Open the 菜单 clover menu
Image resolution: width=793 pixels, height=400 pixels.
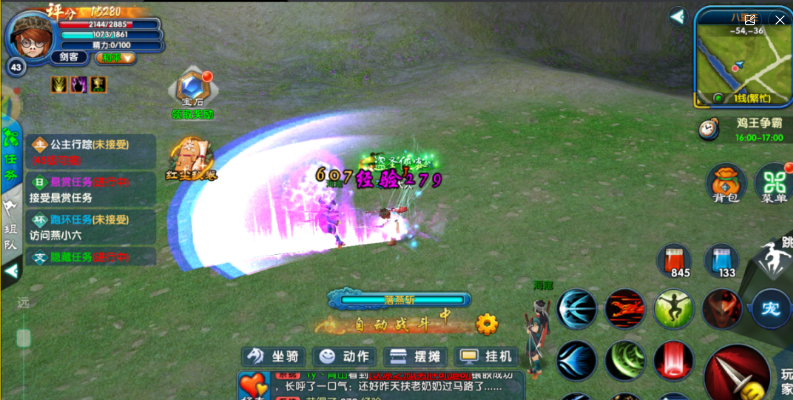tap(774, 184)
